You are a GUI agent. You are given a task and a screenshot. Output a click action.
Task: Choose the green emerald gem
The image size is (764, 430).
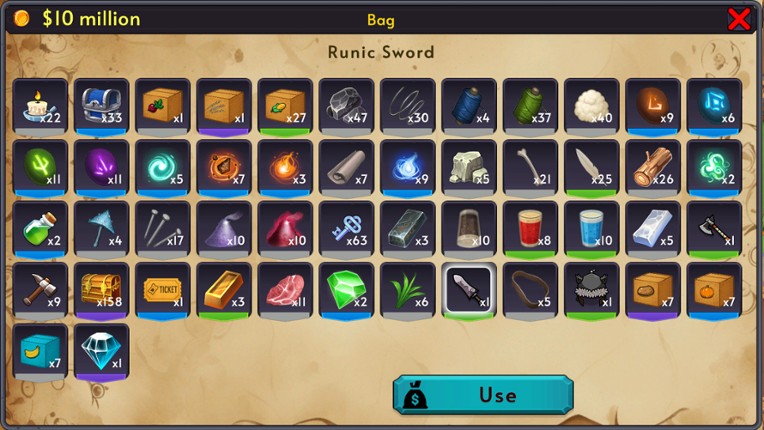coord(346,290)
